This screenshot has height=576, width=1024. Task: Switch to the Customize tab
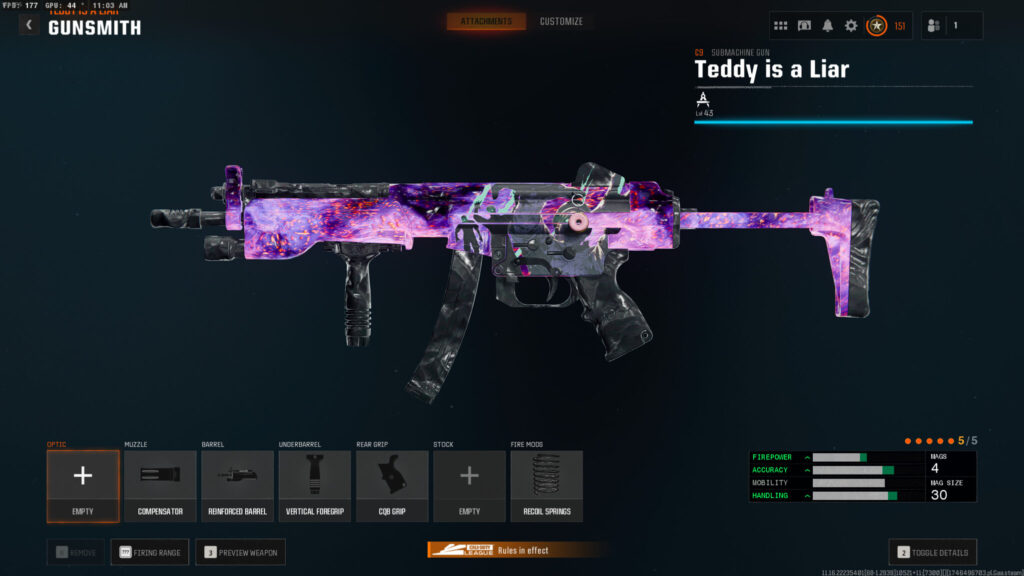pyautogui.click(x=561, y=21)
